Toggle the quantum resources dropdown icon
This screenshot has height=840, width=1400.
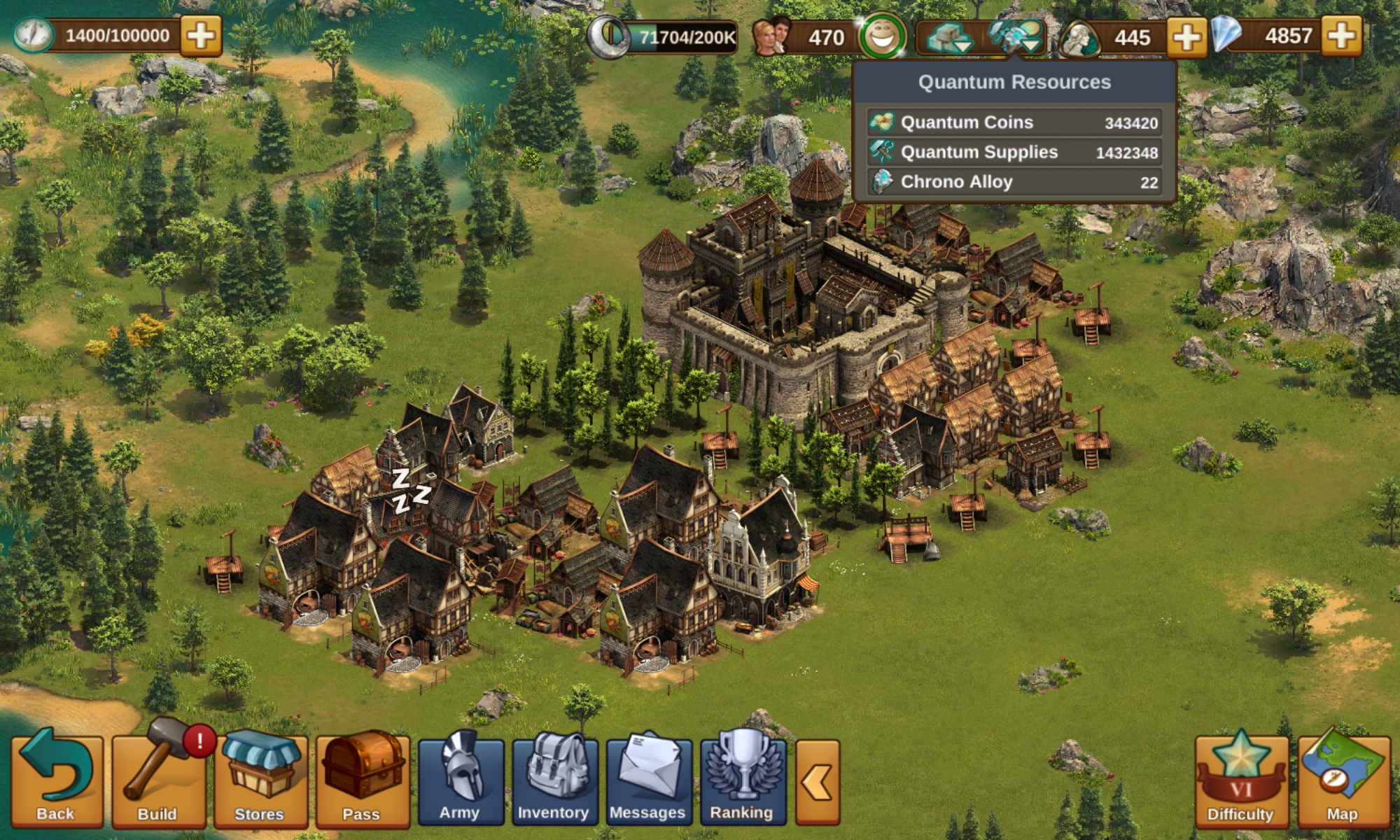pyautogui.click(x=1015, y=37)
